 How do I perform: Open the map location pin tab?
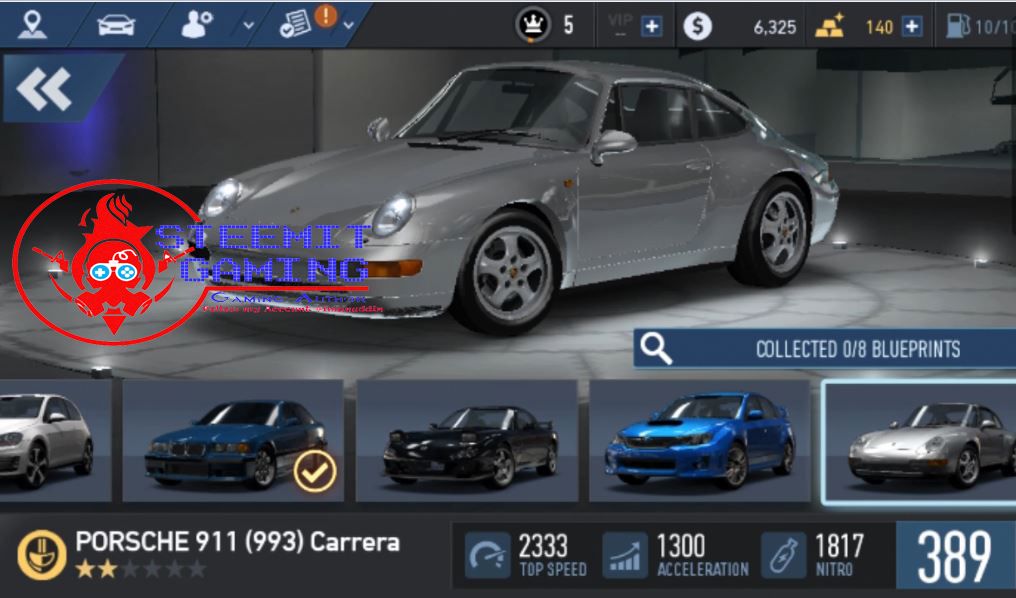click(32, 24)
